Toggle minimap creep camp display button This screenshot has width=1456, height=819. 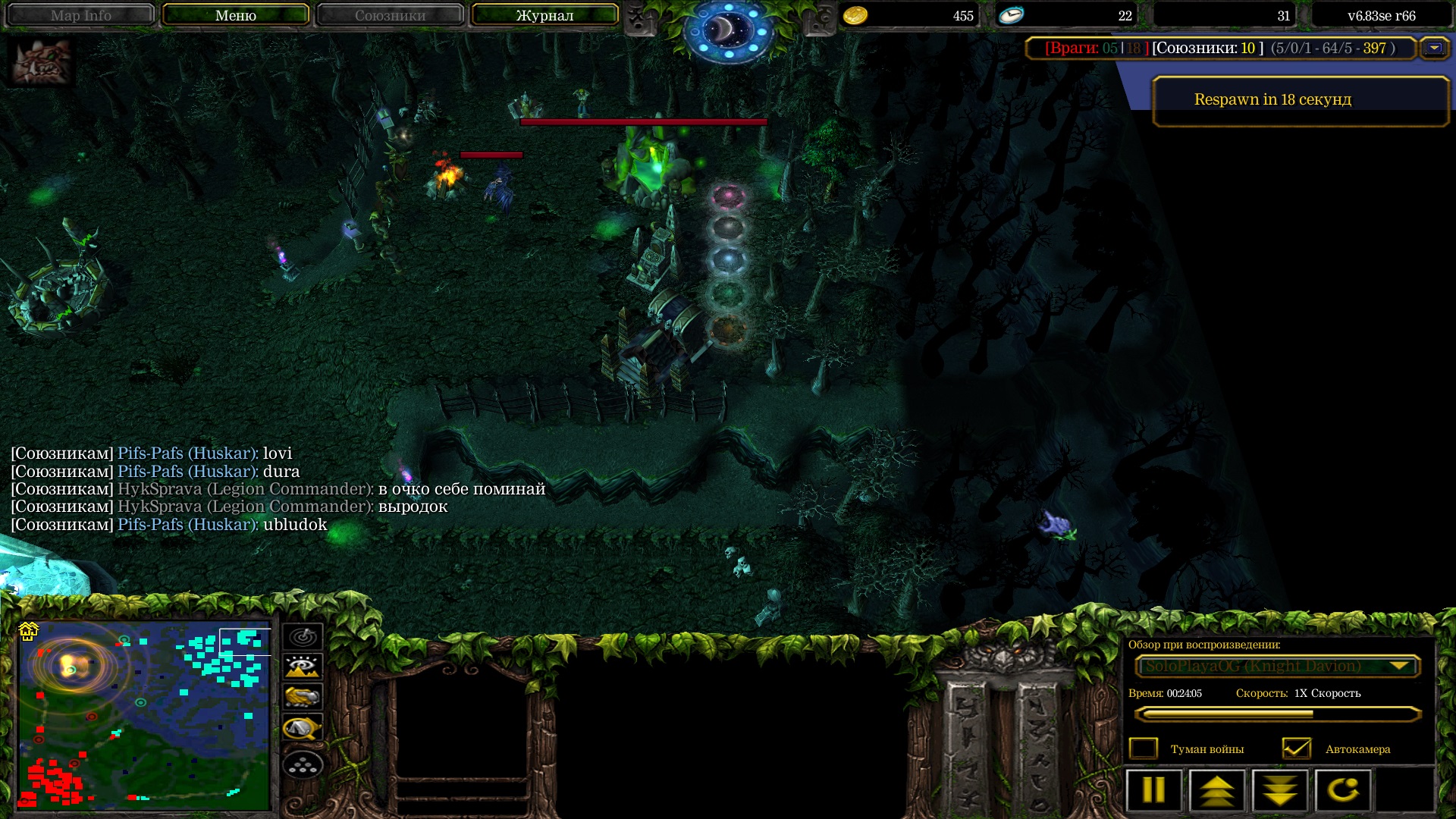tap(303, 728)
